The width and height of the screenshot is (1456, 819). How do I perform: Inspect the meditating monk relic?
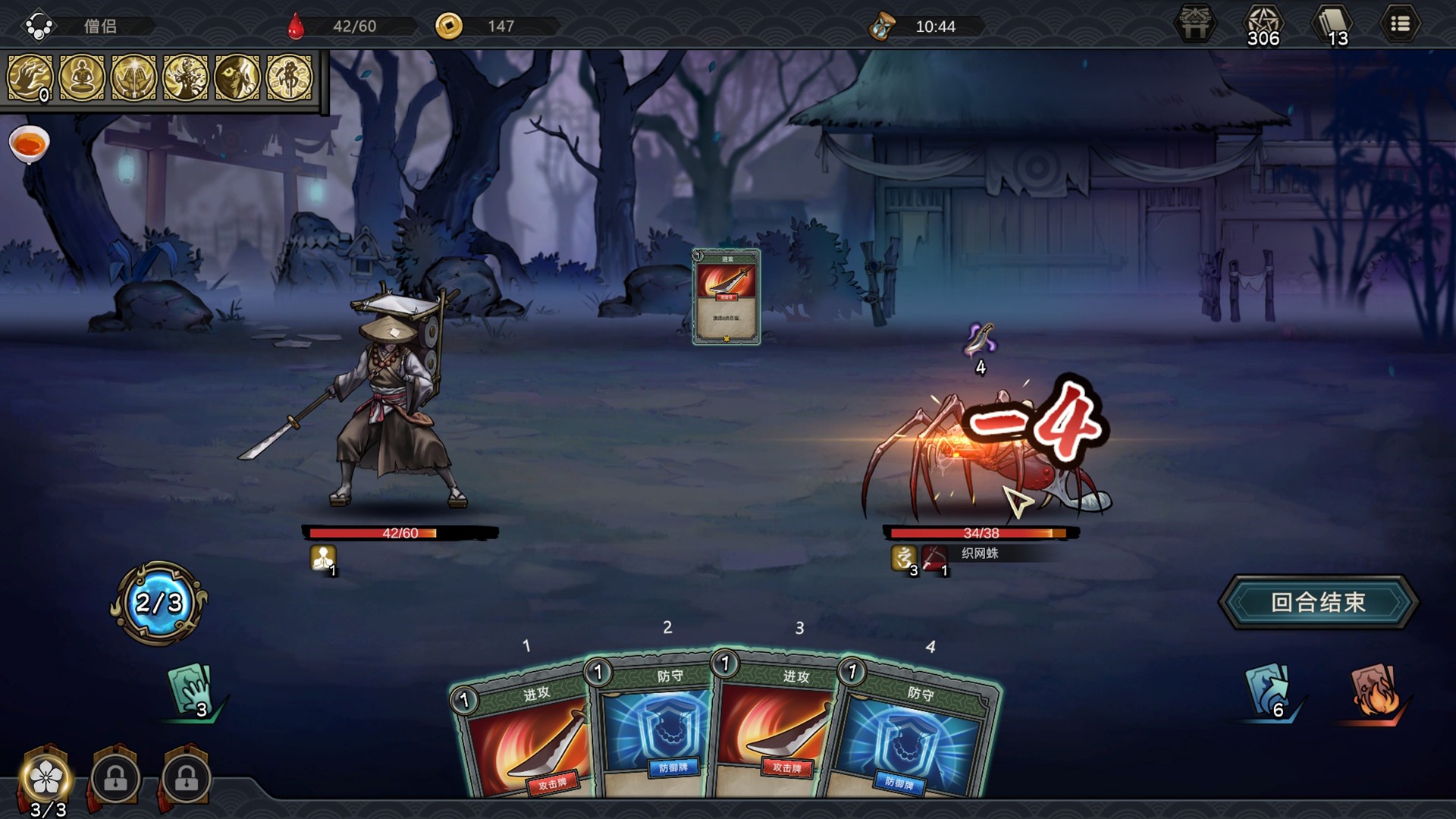(x=82, y=77)
